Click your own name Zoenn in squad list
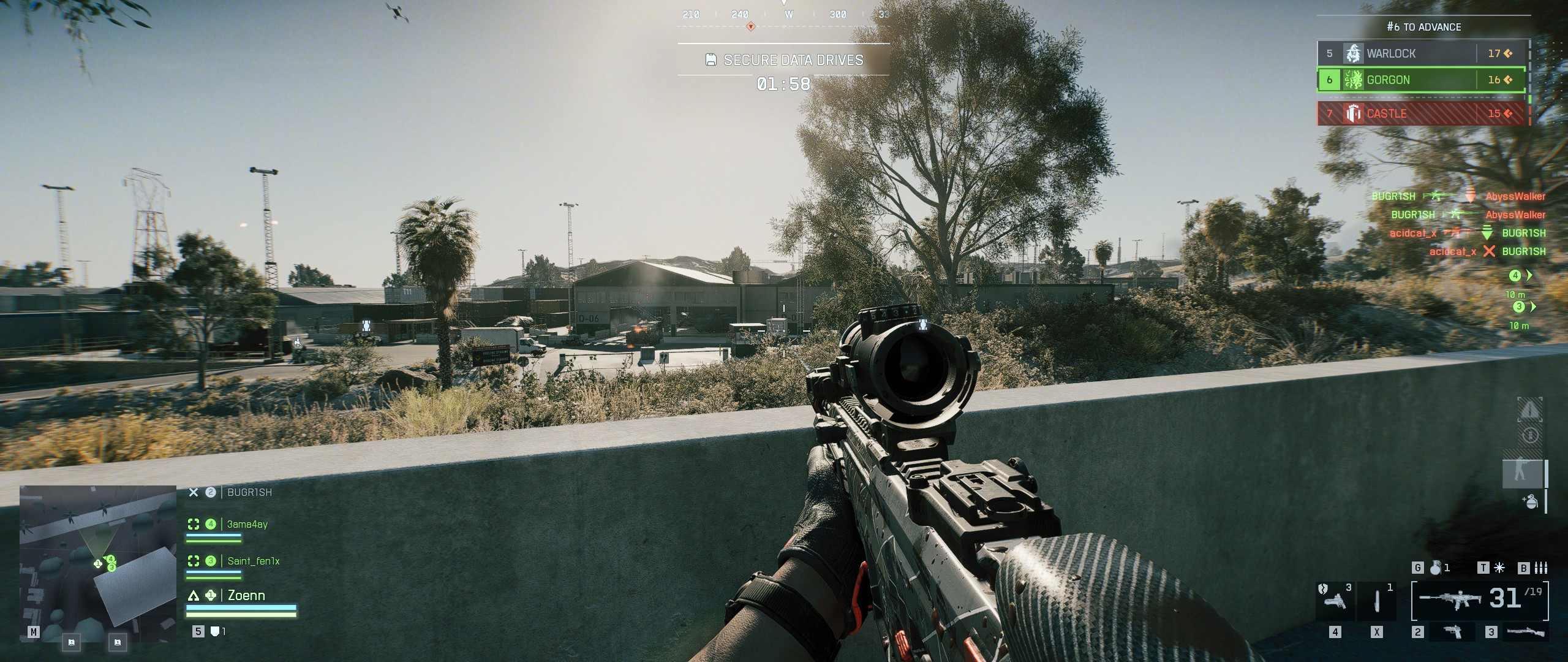The height and width of the screenshot is (662, 1568). pos(246,595)
